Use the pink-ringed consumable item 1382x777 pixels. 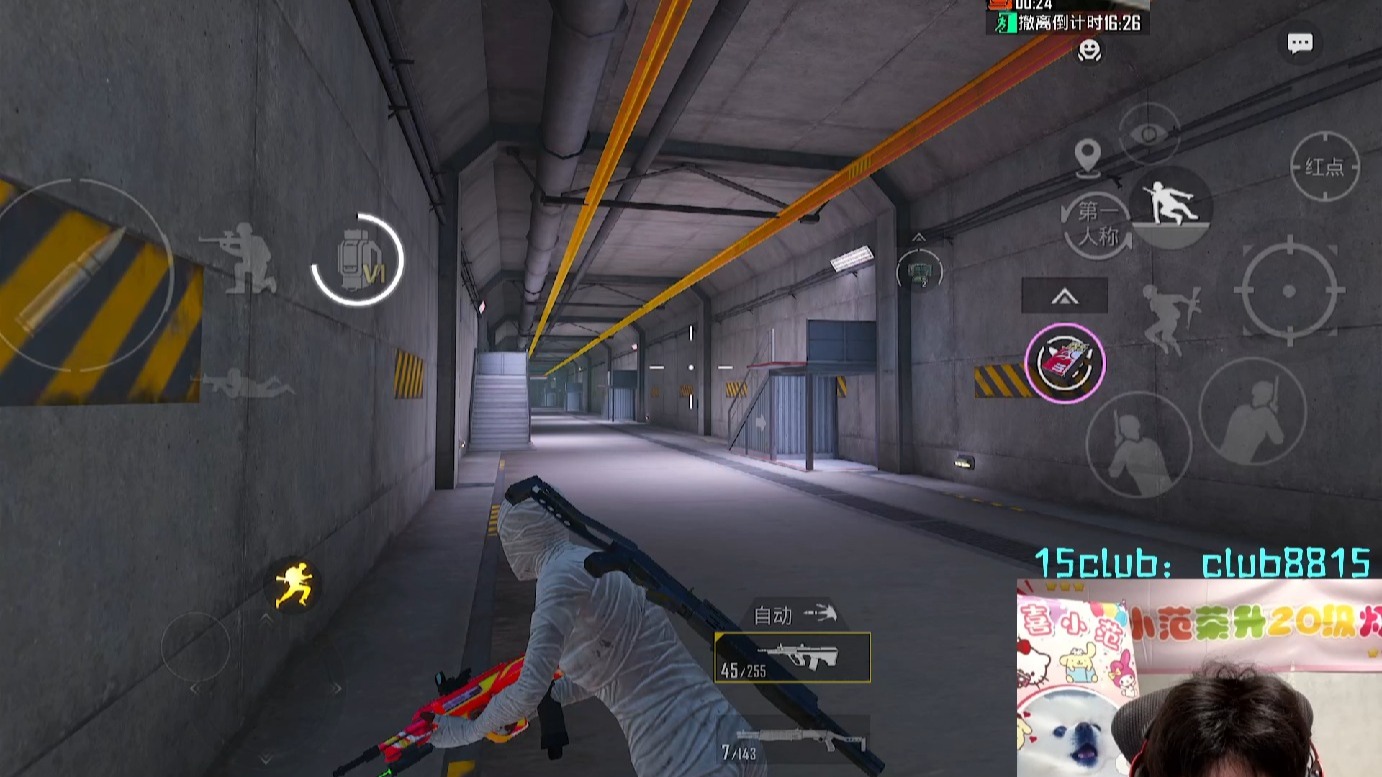pyautogui.click(x=1065, y=362)
